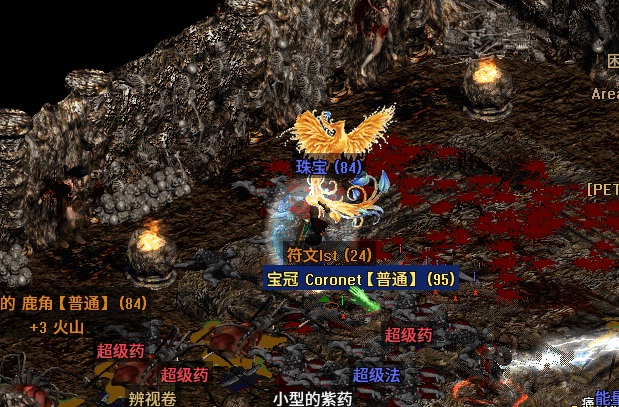
Task: Choose the 鹿角【普通】(84) item label
Action: point(74,302)
